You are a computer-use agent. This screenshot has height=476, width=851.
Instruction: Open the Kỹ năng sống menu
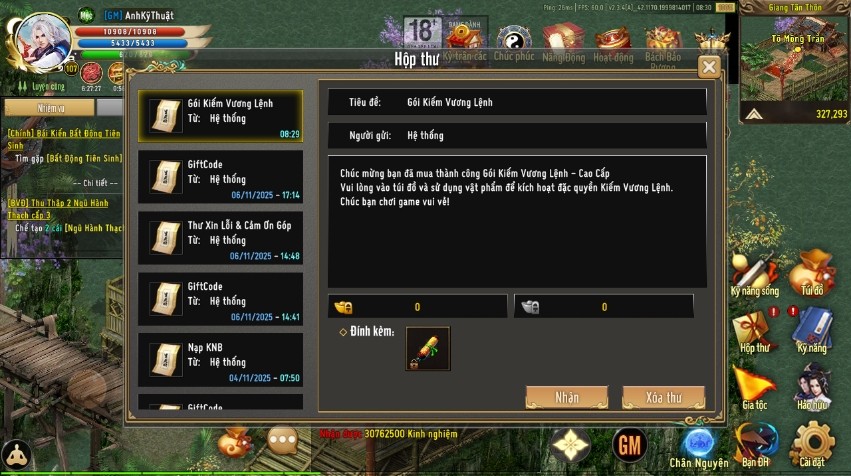click(x=754, y=275)
